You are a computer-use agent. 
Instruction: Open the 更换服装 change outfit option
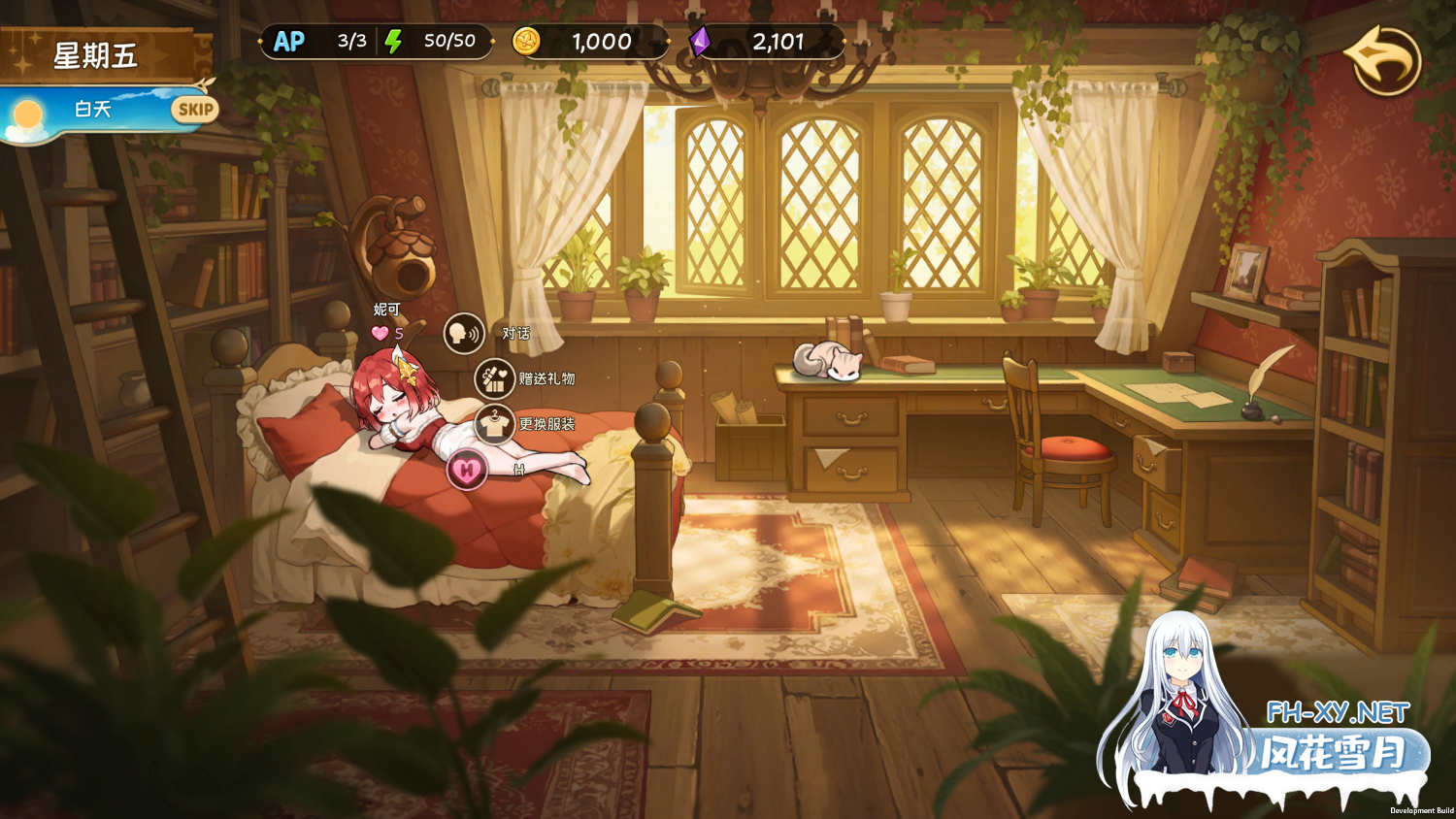[x=495, y=424]
